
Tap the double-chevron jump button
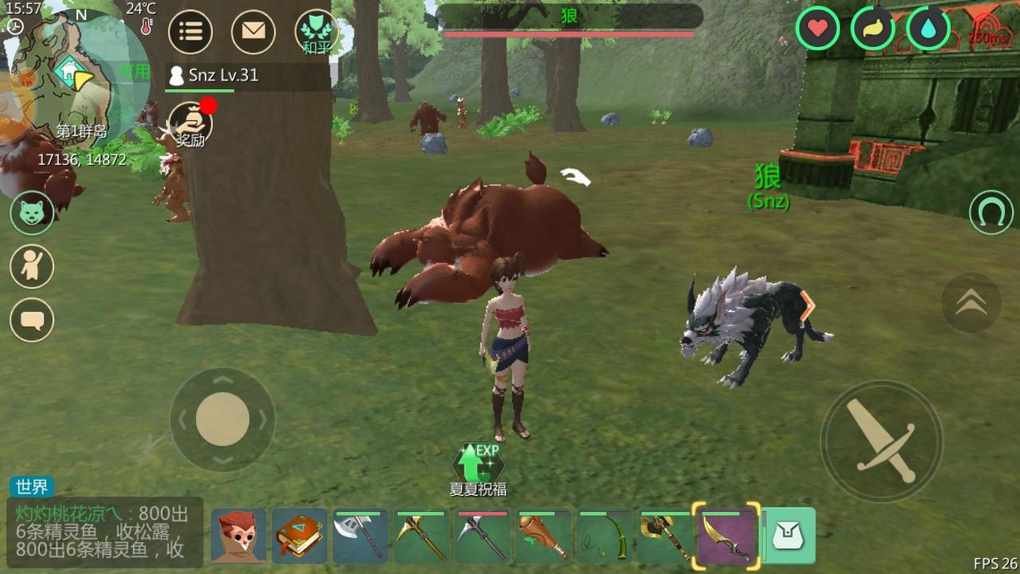click(970, 303)
